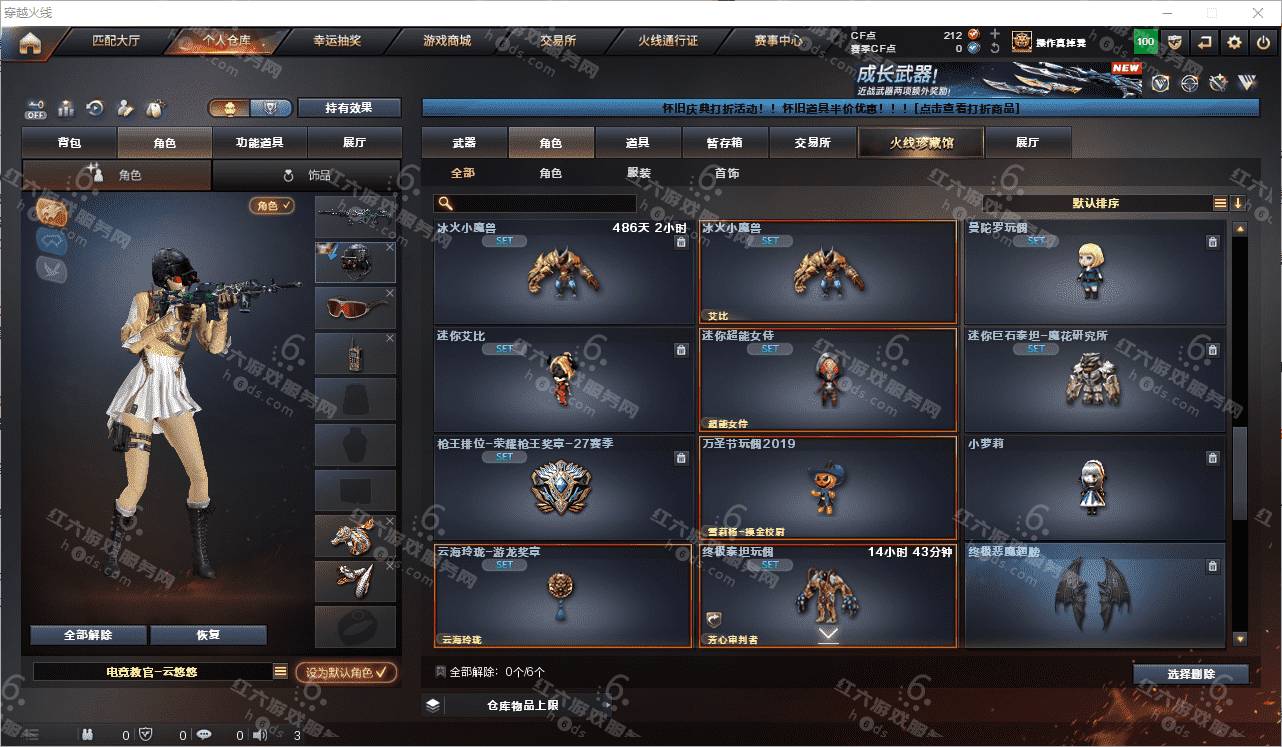Open the 幸运抽奖 lucky draw menu
This screenshot has height=747, width=1282.
tap(337, 41)
